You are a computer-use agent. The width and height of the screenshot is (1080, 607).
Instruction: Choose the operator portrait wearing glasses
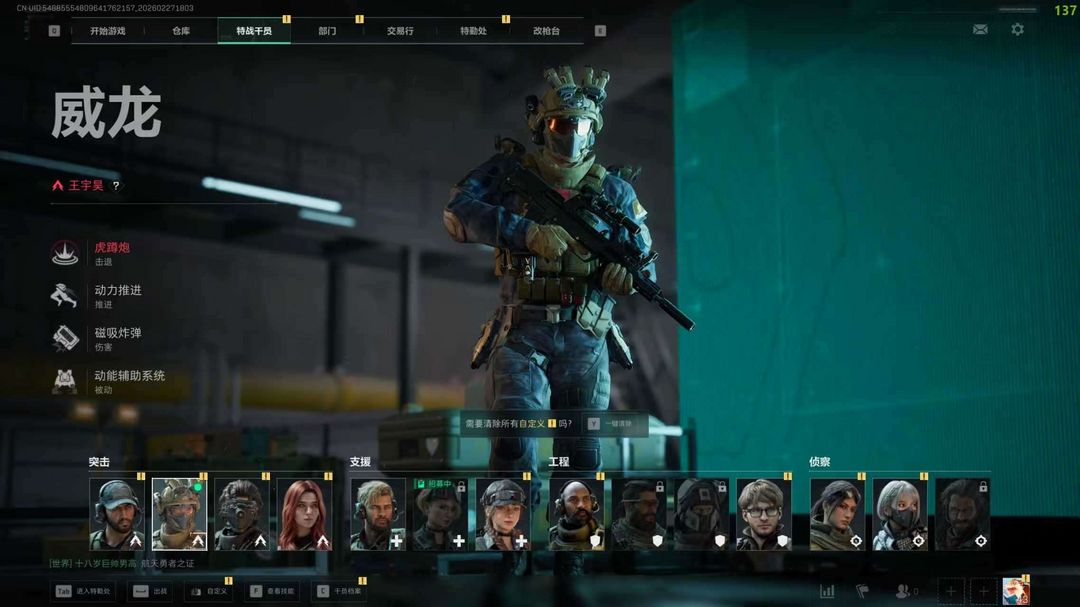coord(763,514)
